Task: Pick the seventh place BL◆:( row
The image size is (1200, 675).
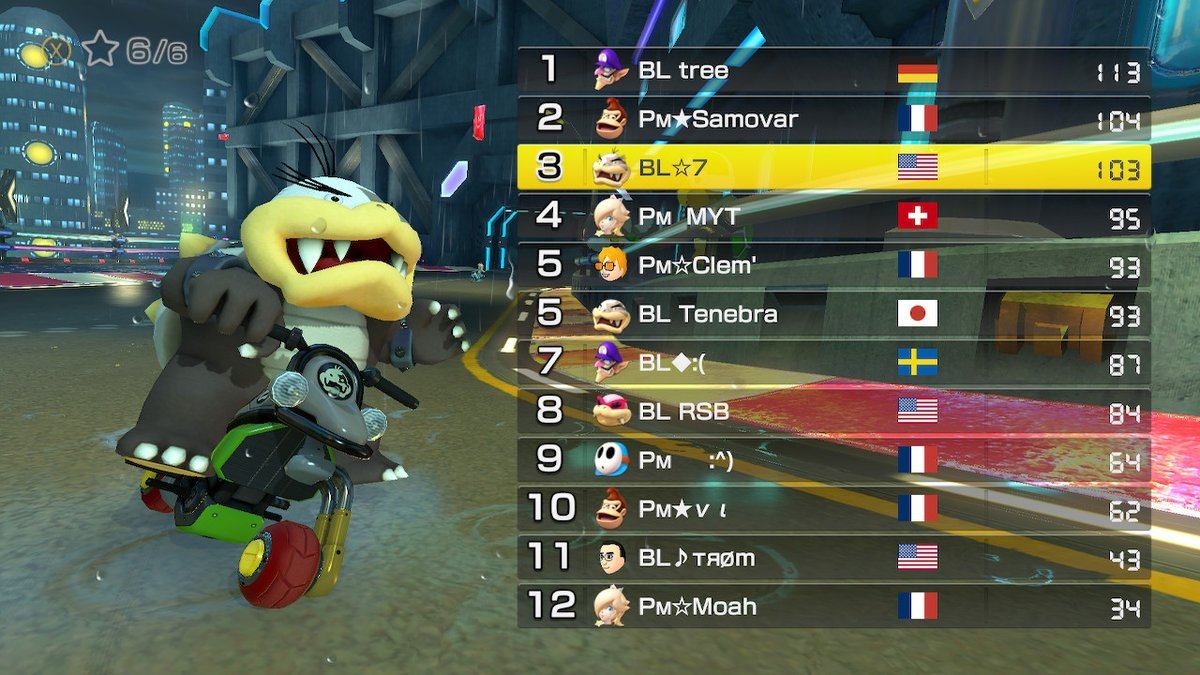Action: point(833,361)
